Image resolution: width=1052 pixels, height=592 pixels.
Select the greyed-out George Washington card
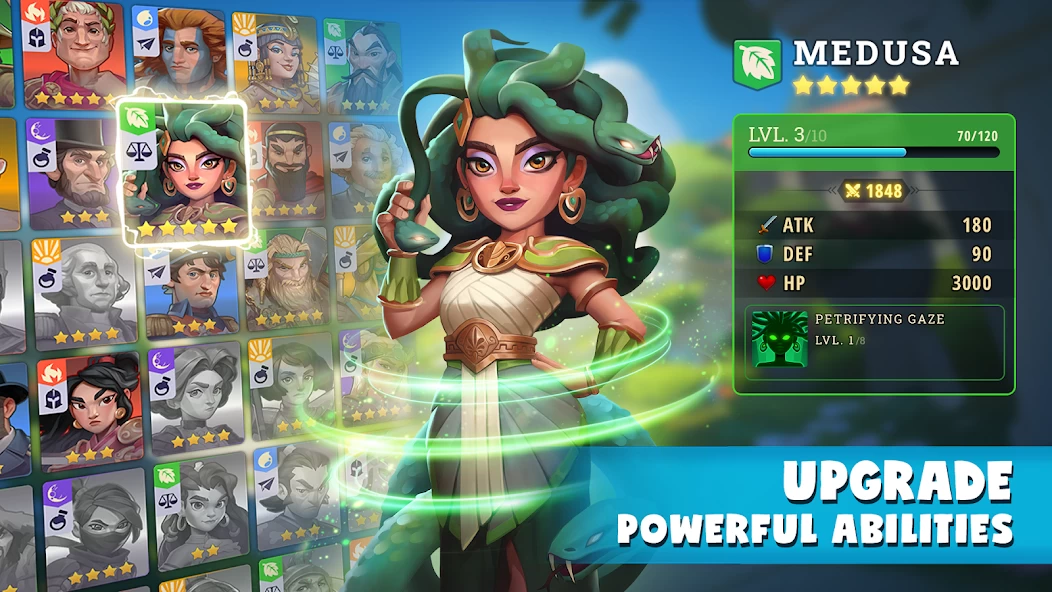(83, 290)
